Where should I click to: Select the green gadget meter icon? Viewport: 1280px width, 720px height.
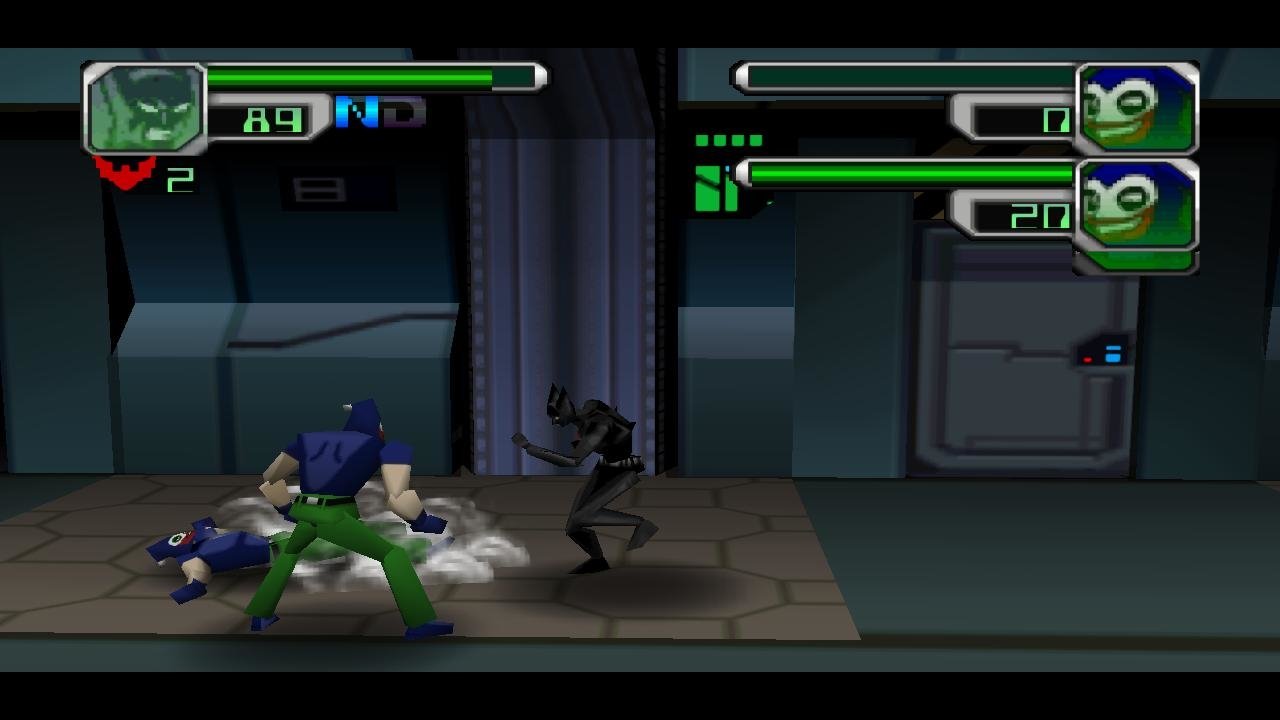pyautogui.click(x=716, y=190)
